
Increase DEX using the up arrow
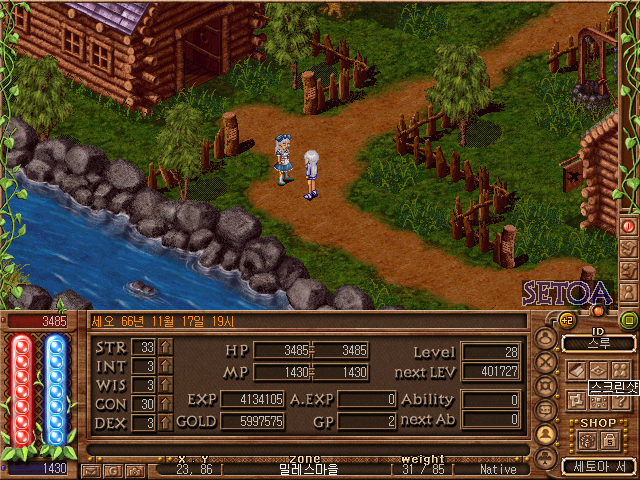[166, 422]
